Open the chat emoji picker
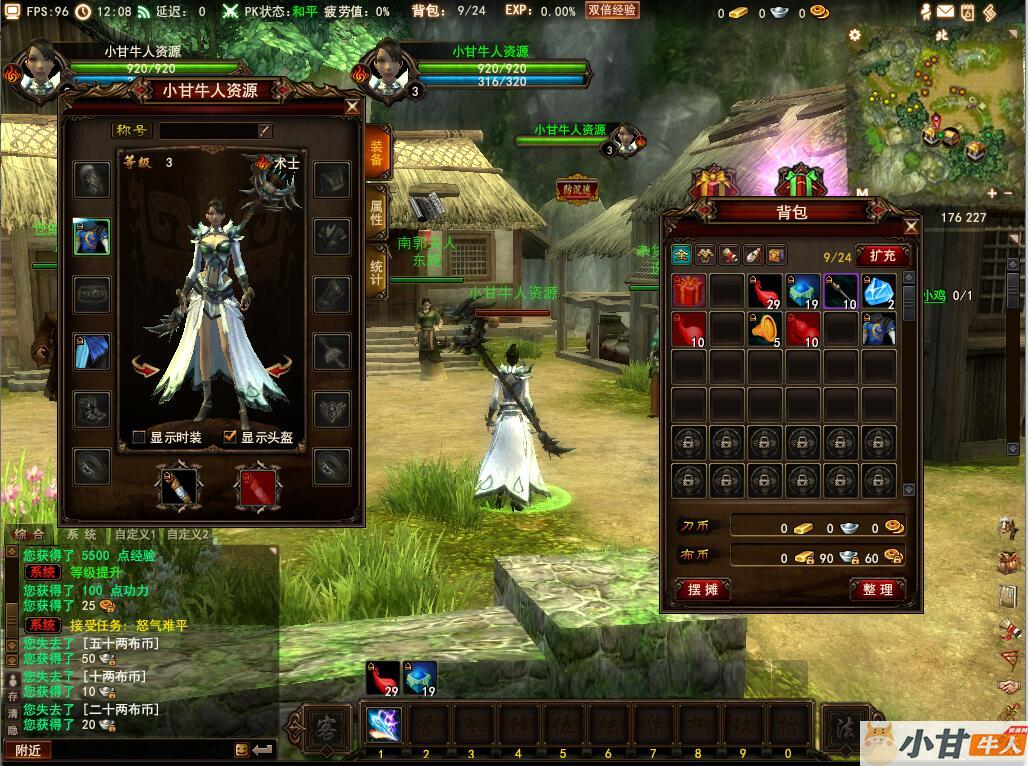The width and height of the screenshot is (1028, 766). 241,749
